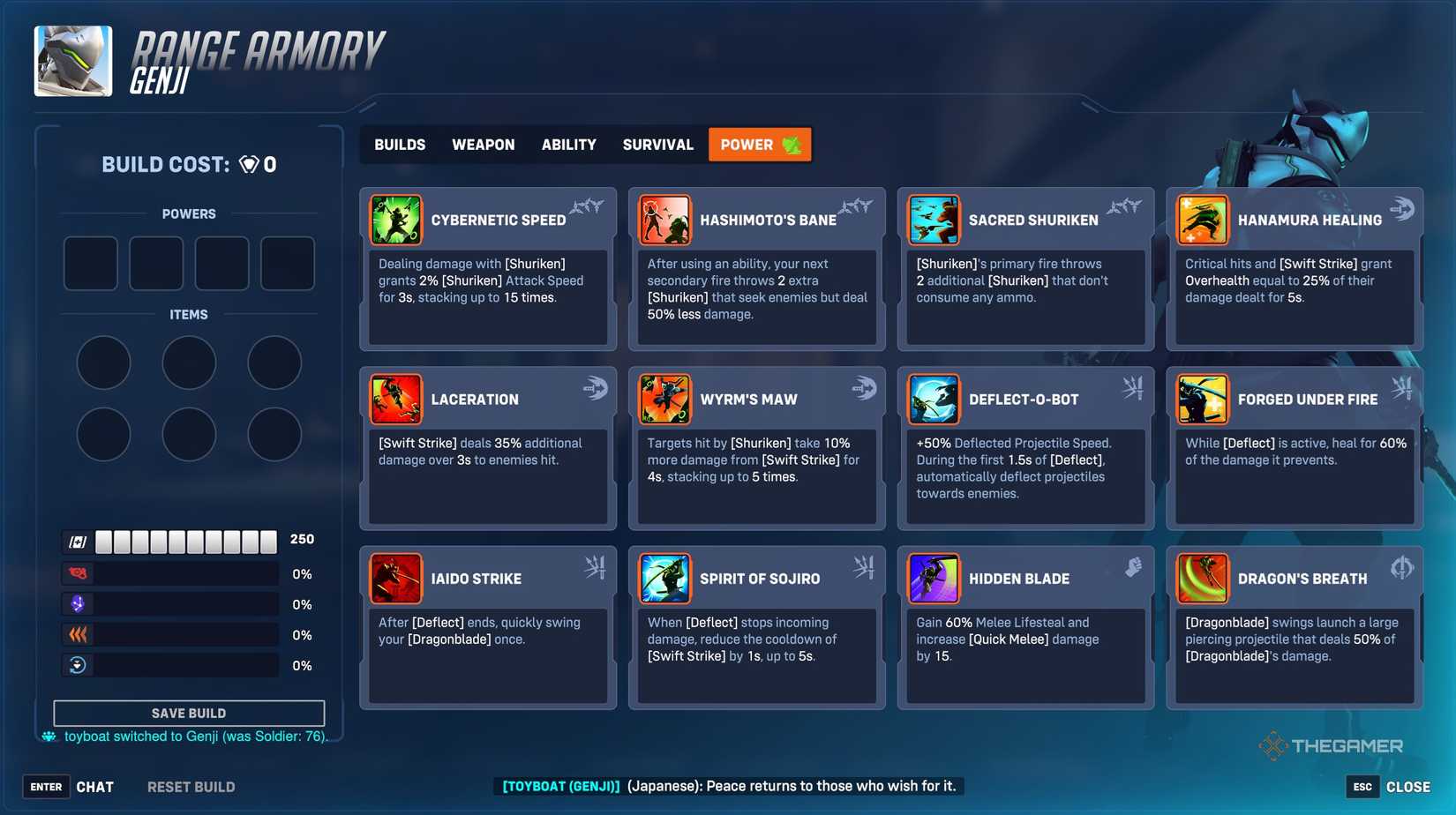Pick the Hanamura Healing icon
This screenshot has height=815, width=1456.
pos(1204,220)
